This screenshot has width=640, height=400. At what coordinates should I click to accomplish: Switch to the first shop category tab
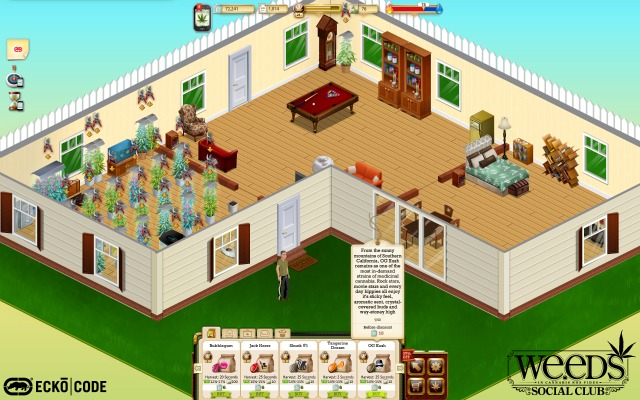click(x=212, y=333)
